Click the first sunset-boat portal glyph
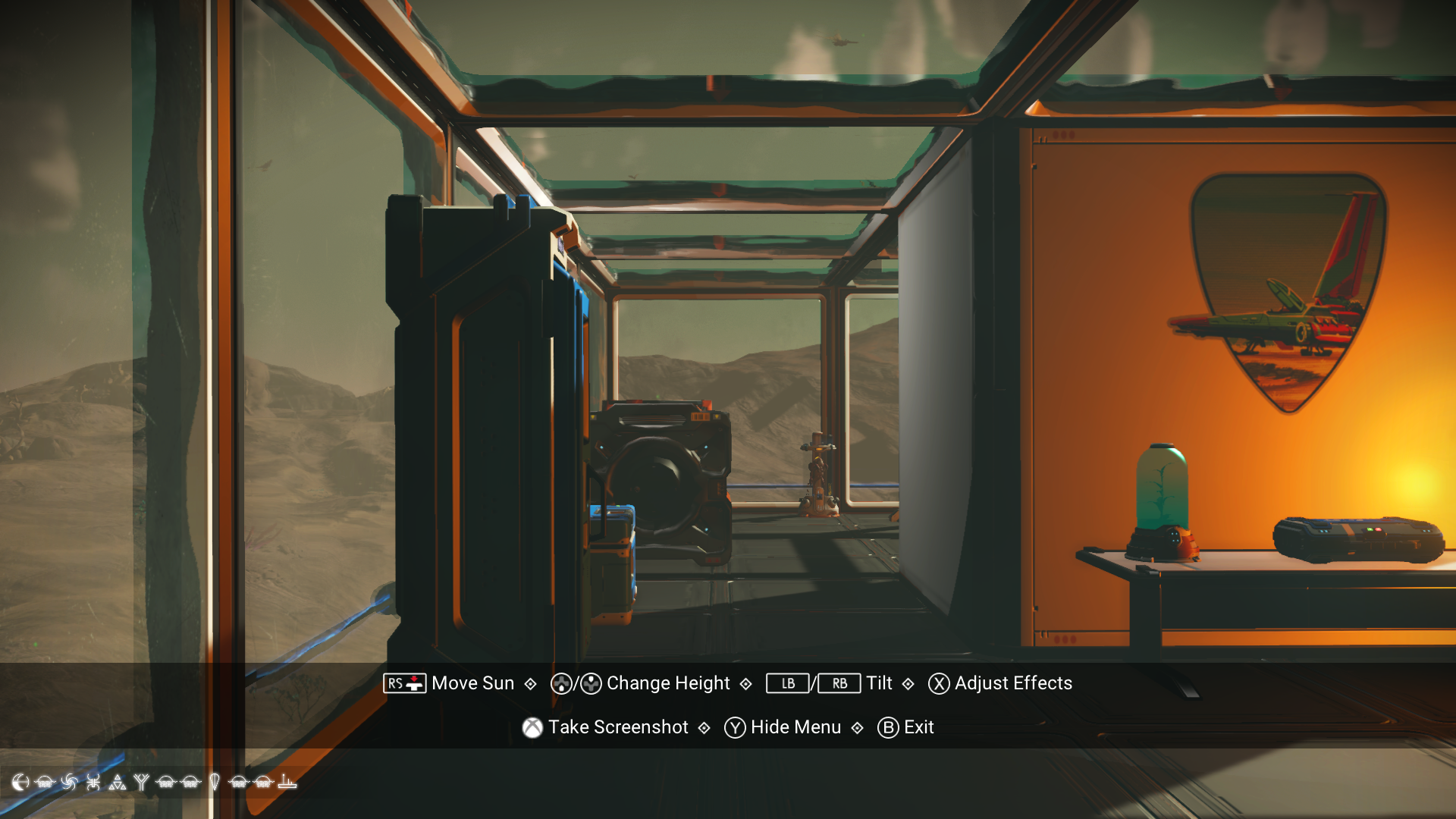This screenshot has width=1456, height=819. pos(44,783)
